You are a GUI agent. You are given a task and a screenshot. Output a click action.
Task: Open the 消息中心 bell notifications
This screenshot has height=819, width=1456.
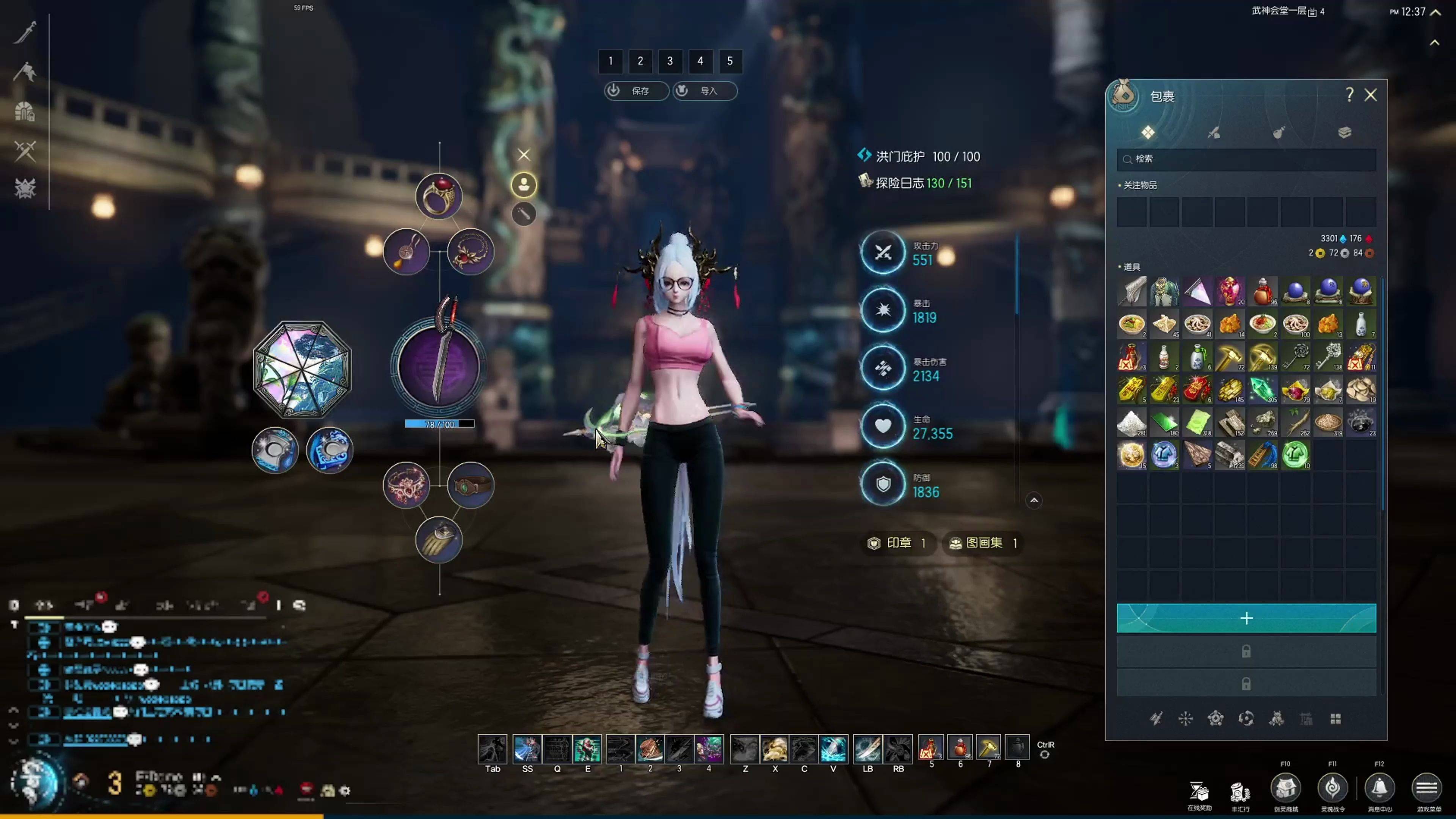(1379, 789)
